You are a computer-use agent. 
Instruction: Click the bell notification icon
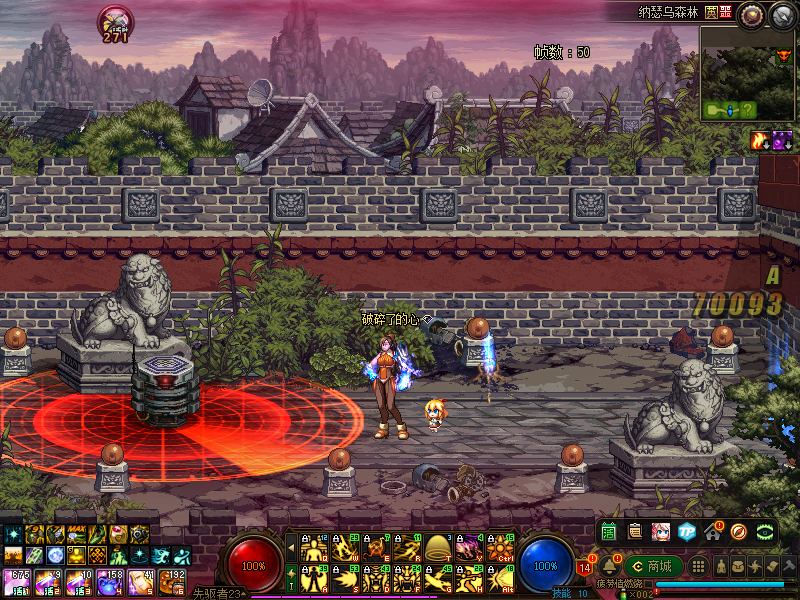point(607,567)
